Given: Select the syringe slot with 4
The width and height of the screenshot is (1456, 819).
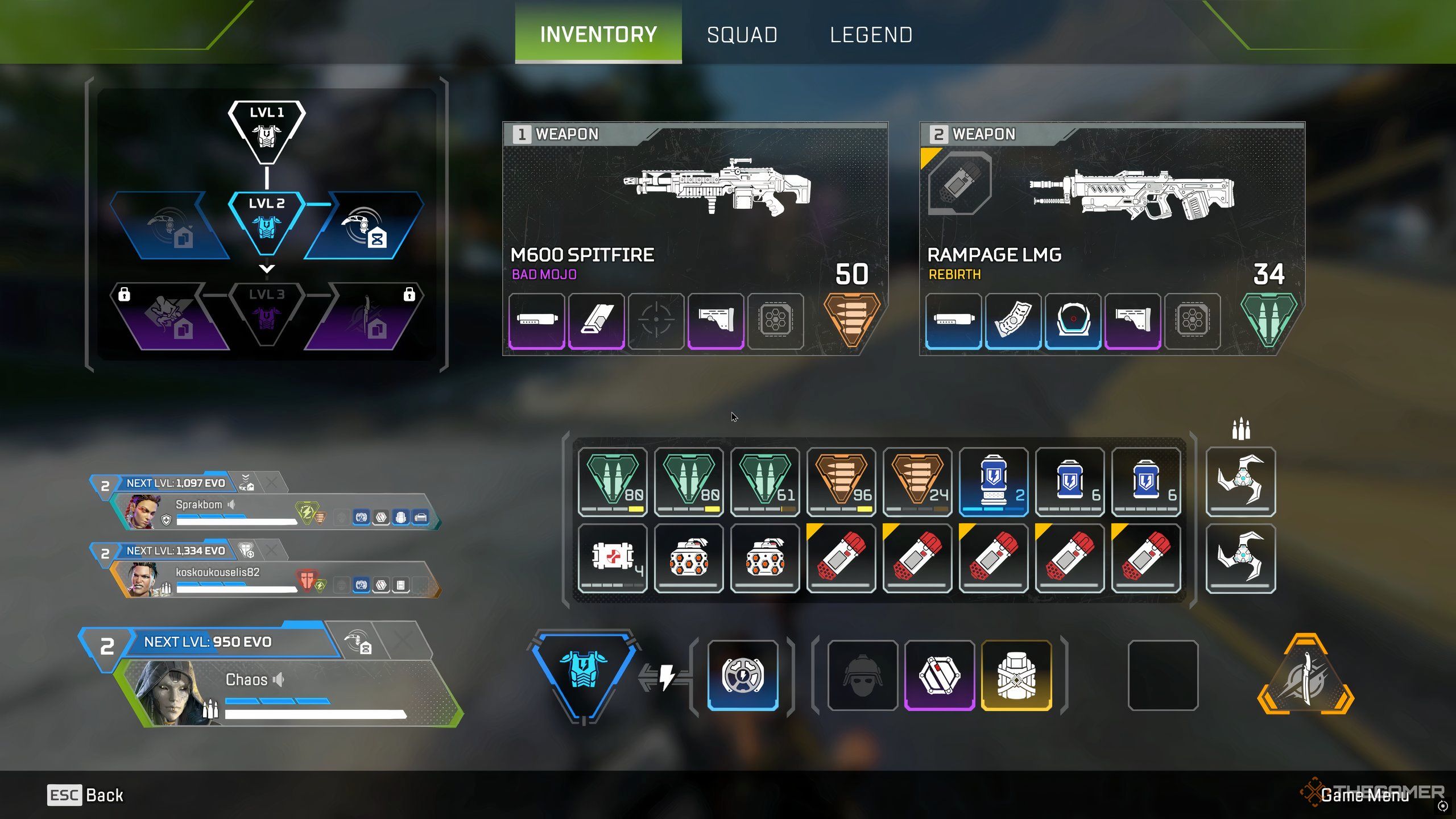Looking at the screenshot, I should click(x=612, y=557).
